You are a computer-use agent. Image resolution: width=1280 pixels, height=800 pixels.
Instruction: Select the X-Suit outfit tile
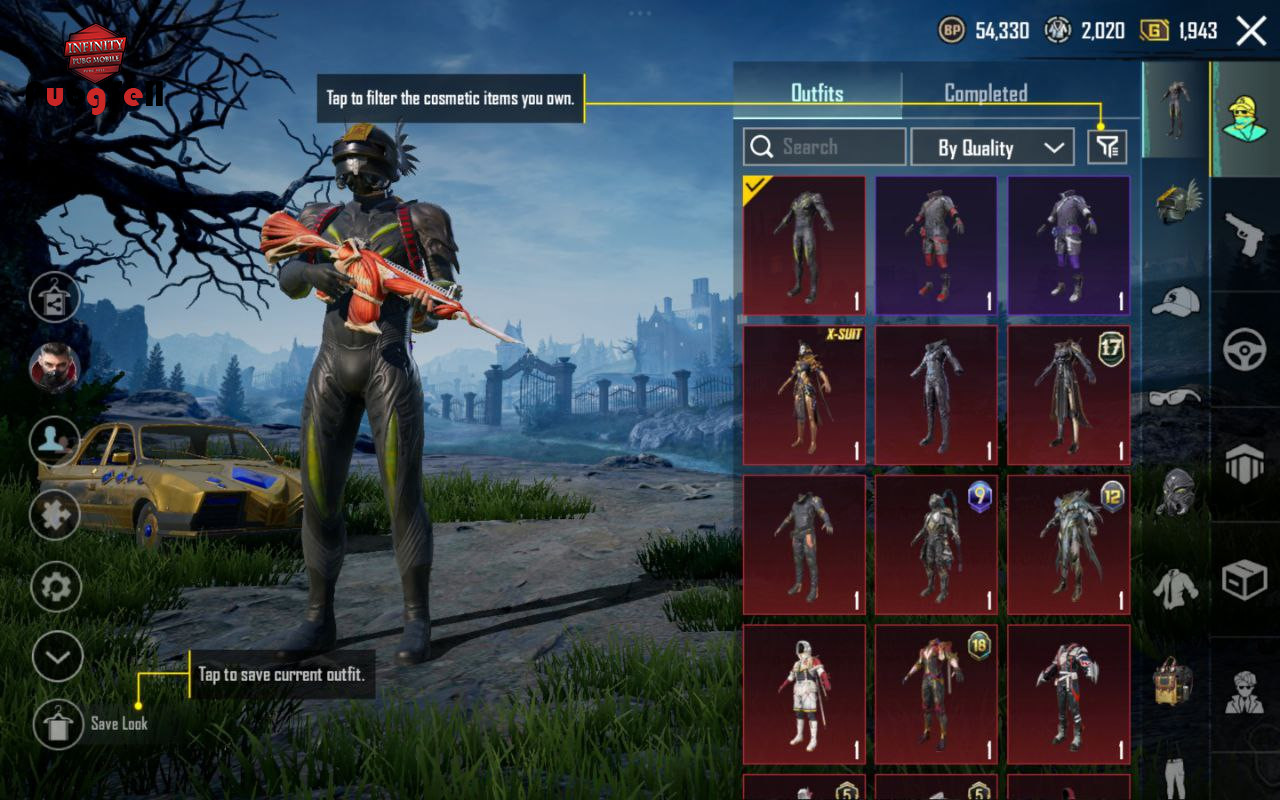click(x=804, y=395)
